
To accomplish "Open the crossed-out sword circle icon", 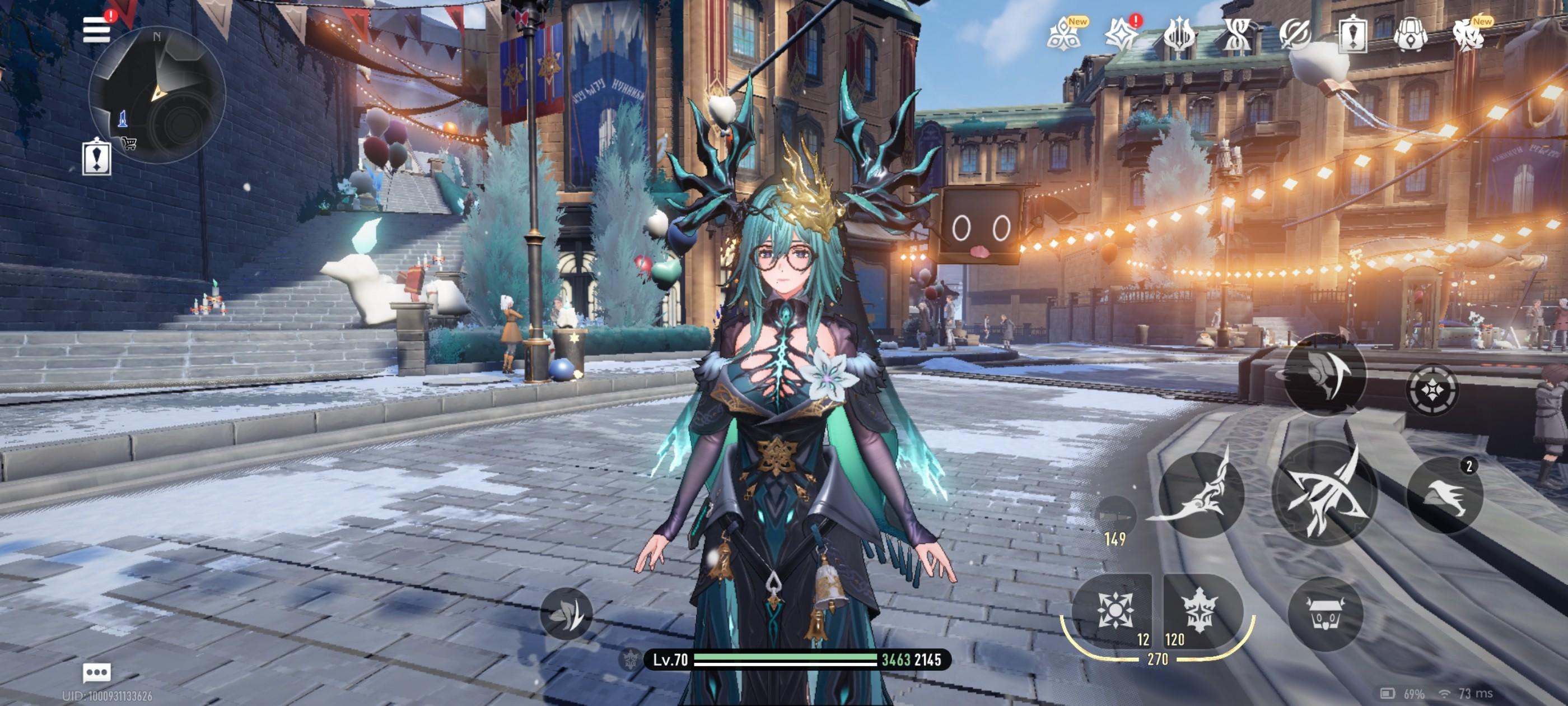I will click(1294, 35).
